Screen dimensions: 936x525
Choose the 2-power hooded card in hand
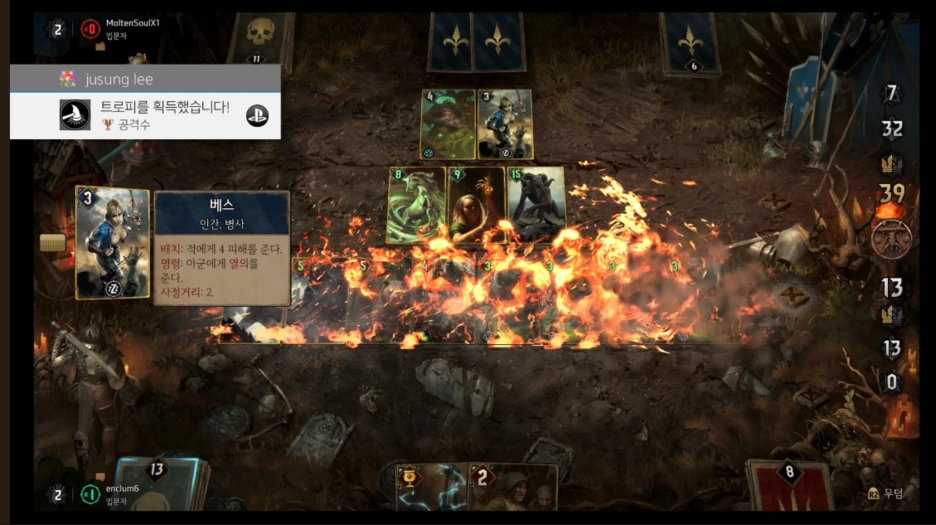pos(513,488)
